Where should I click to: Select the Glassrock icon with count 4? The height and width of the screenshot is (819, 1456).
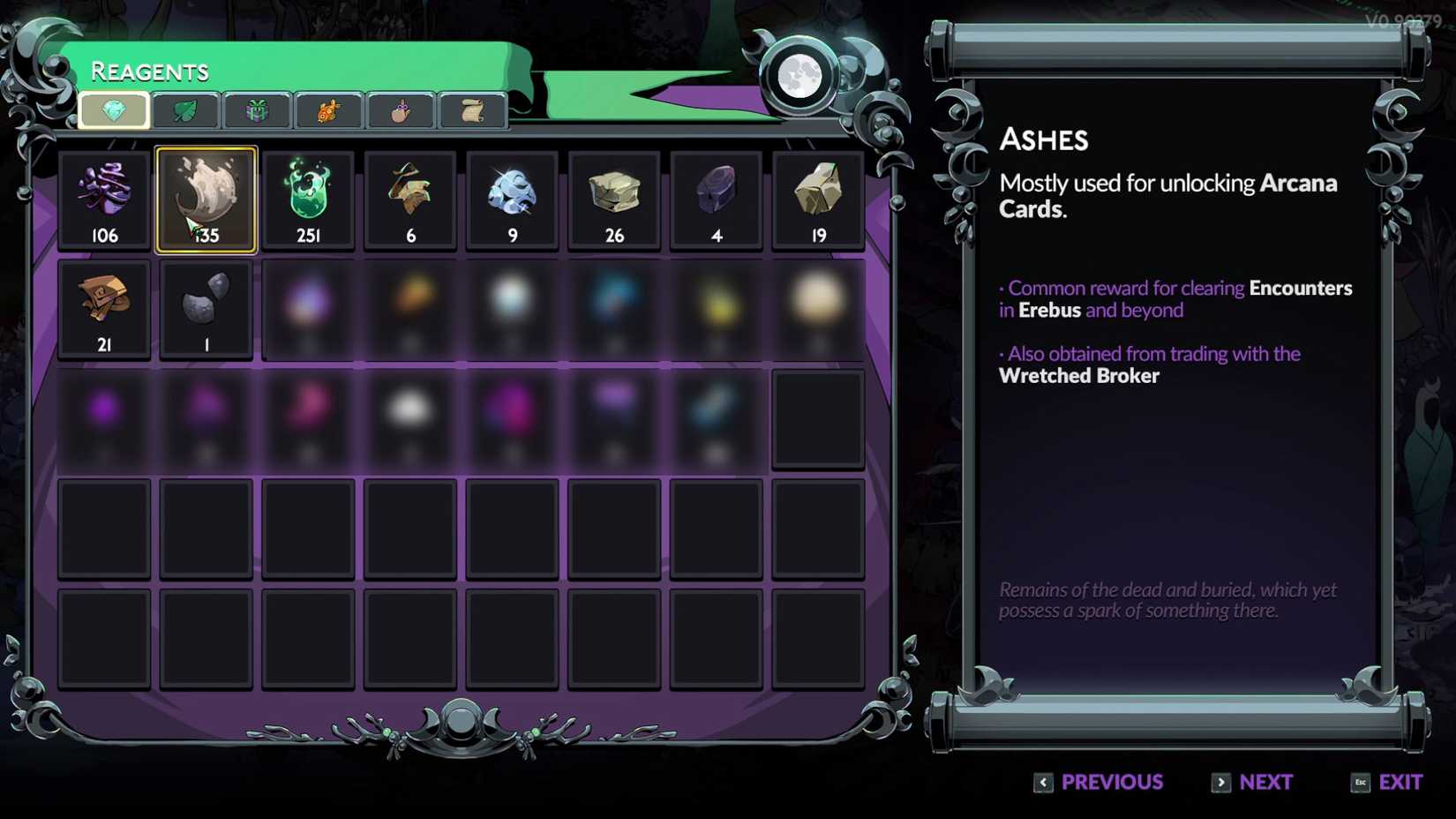[x=716, y=199]
